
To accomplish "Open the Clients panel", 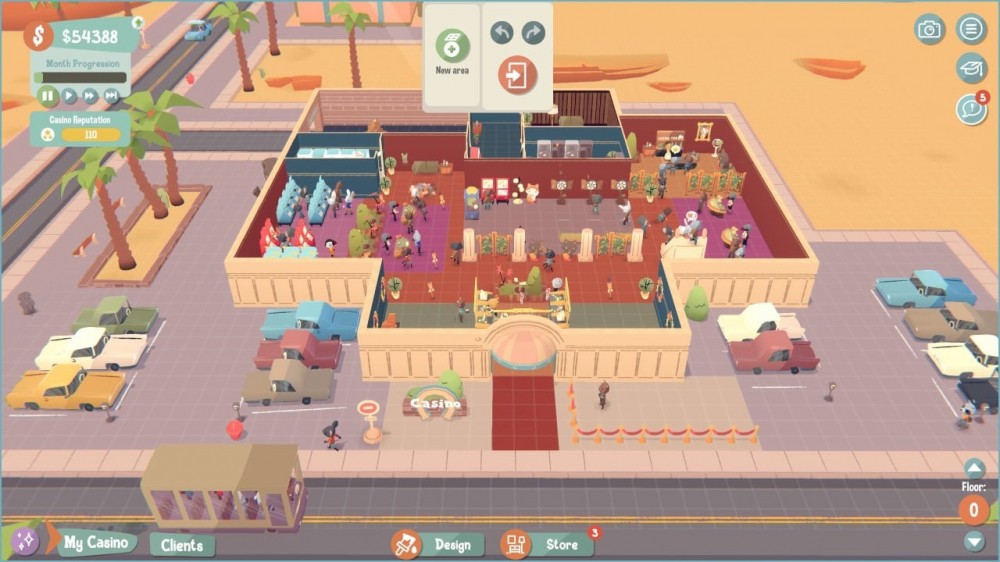I will click(182, 545).
